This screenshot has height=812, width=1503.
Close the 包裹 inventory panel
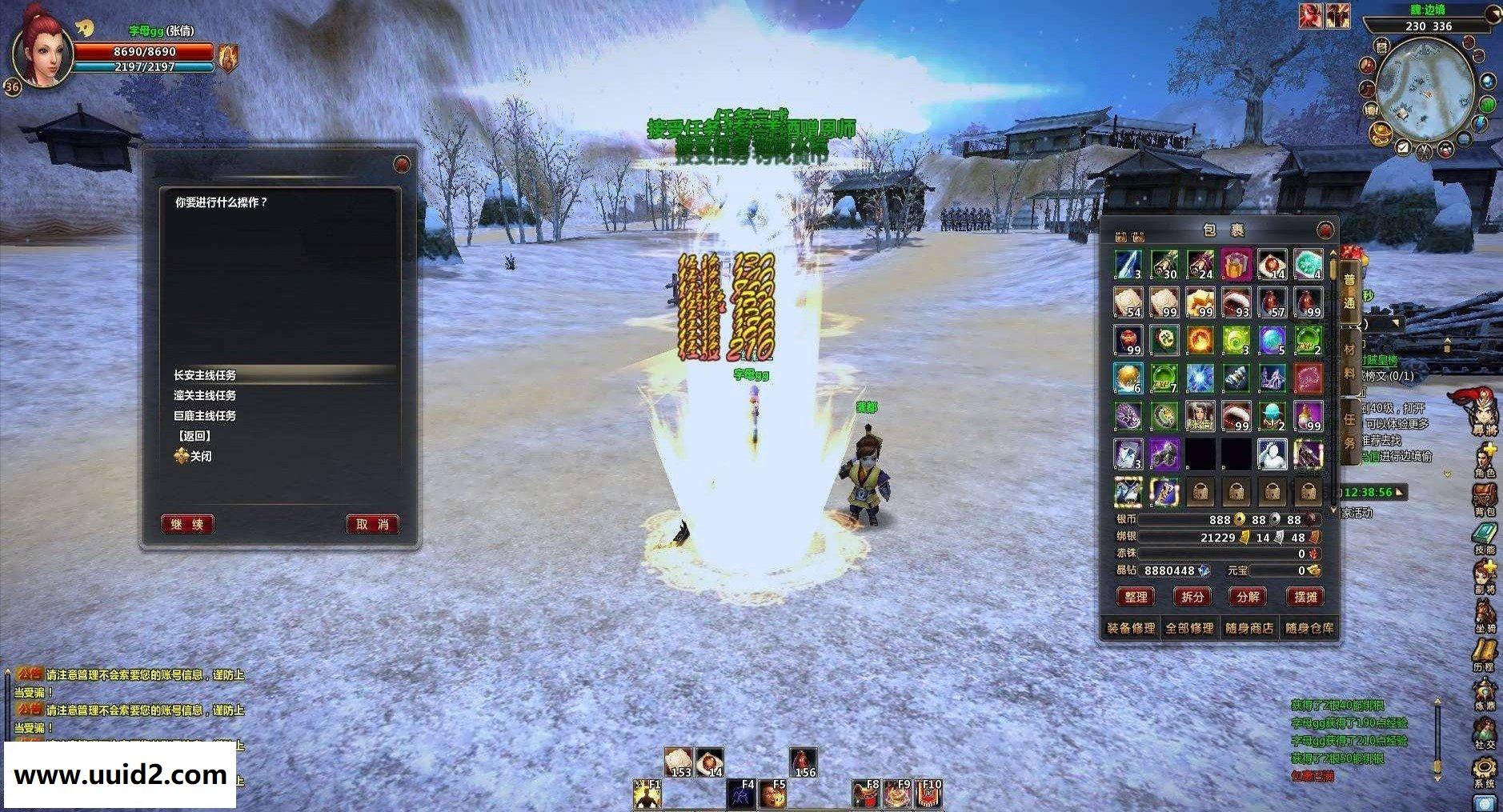click(x=1325, y=230)
